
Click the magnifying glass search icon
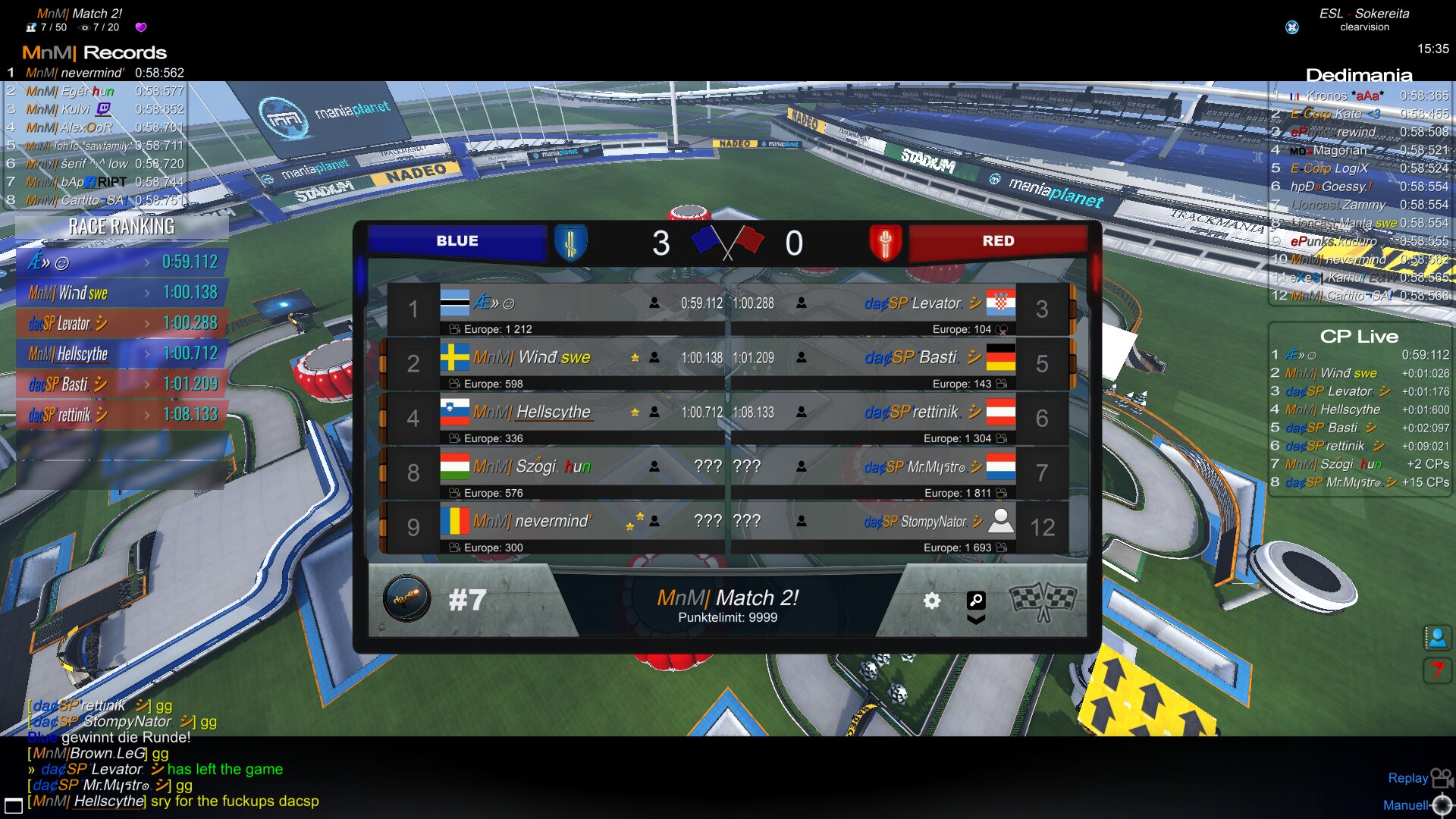pos(976,600)
